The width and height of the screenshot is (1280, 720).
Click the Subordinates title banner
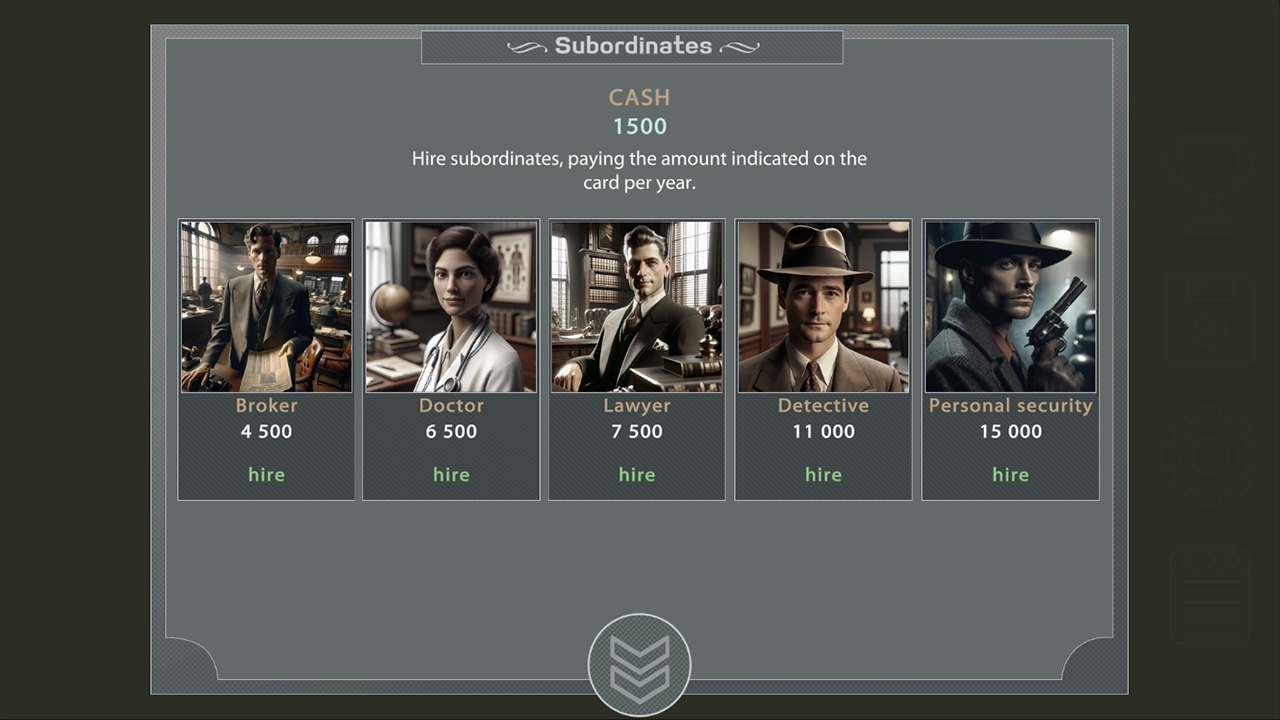(x=632, y=46)
